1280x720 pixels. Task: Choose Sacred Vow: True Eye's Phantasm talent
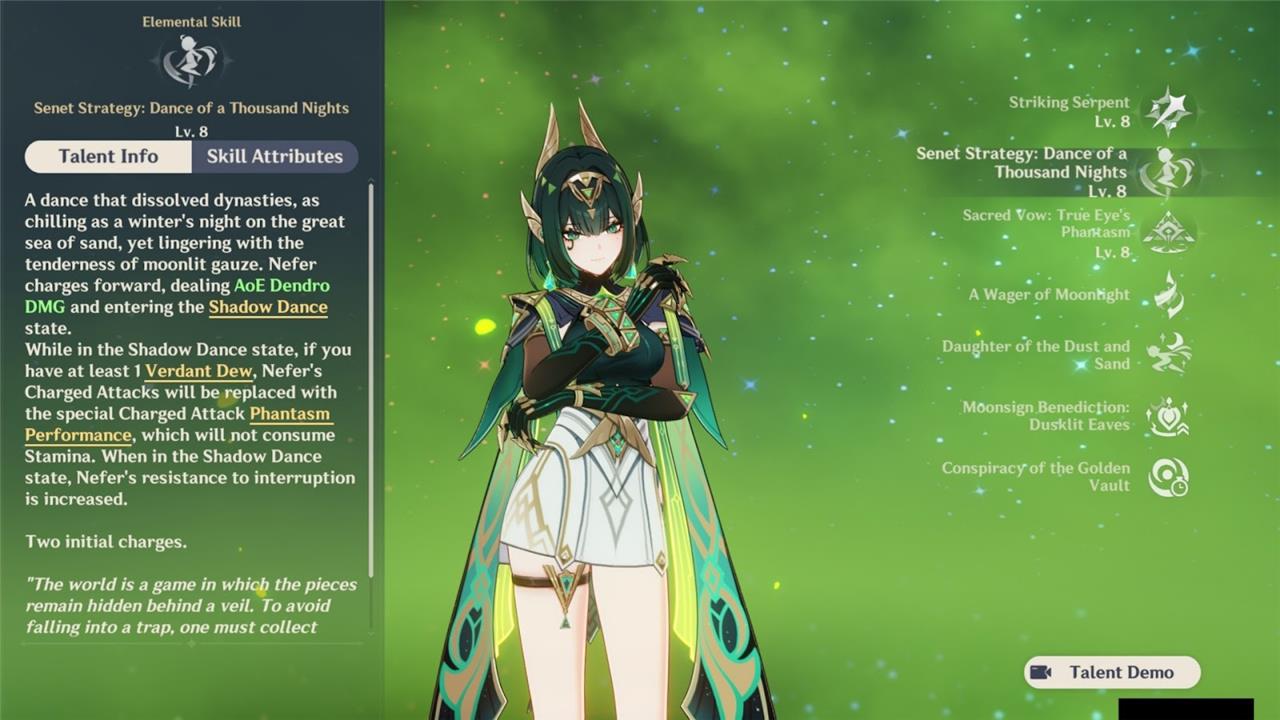1166,232
